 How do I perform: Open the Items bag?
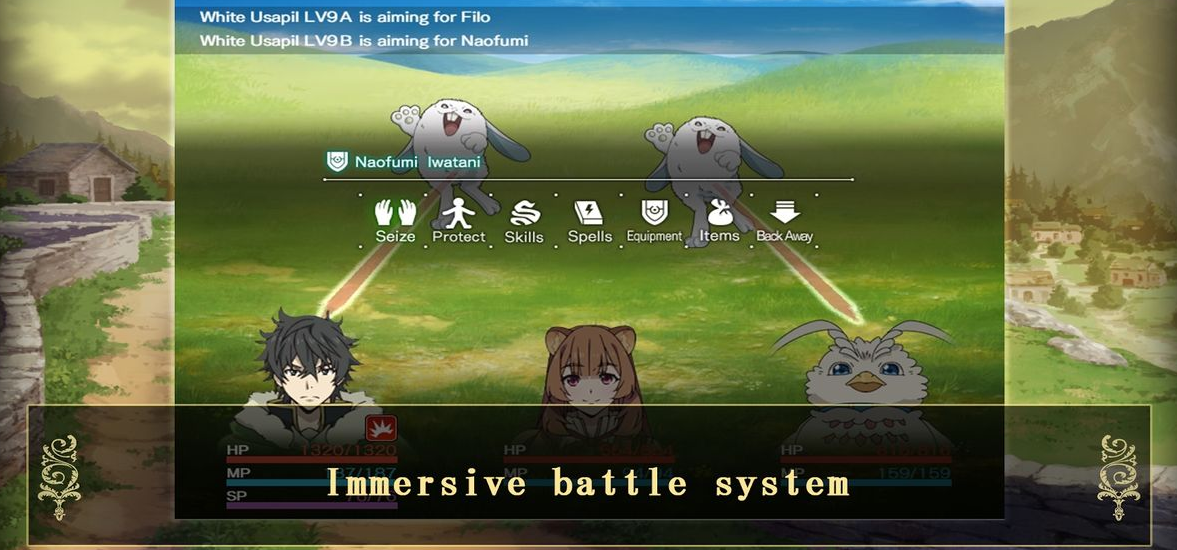coord(719,220)
